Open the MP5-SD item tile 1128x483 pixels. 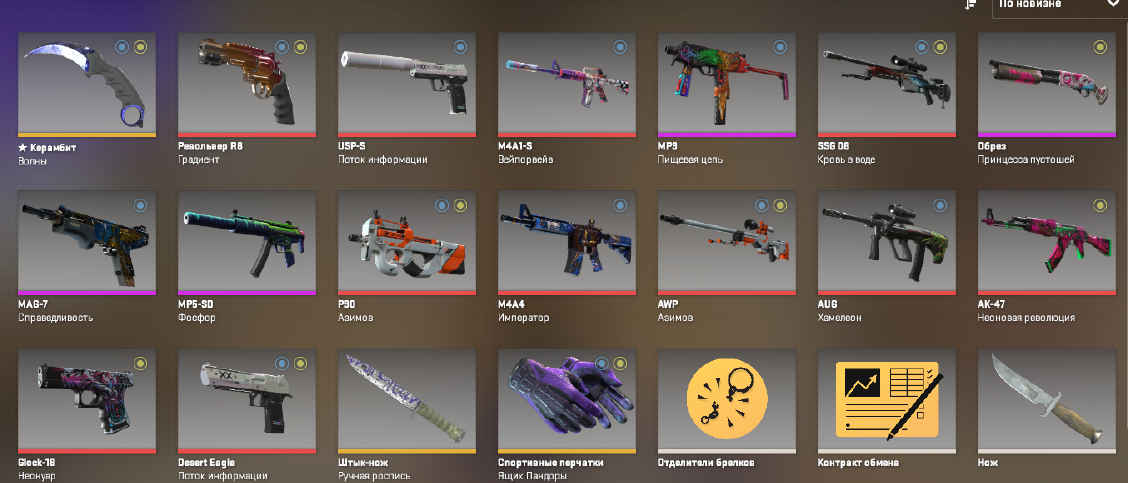coord(247,242)
